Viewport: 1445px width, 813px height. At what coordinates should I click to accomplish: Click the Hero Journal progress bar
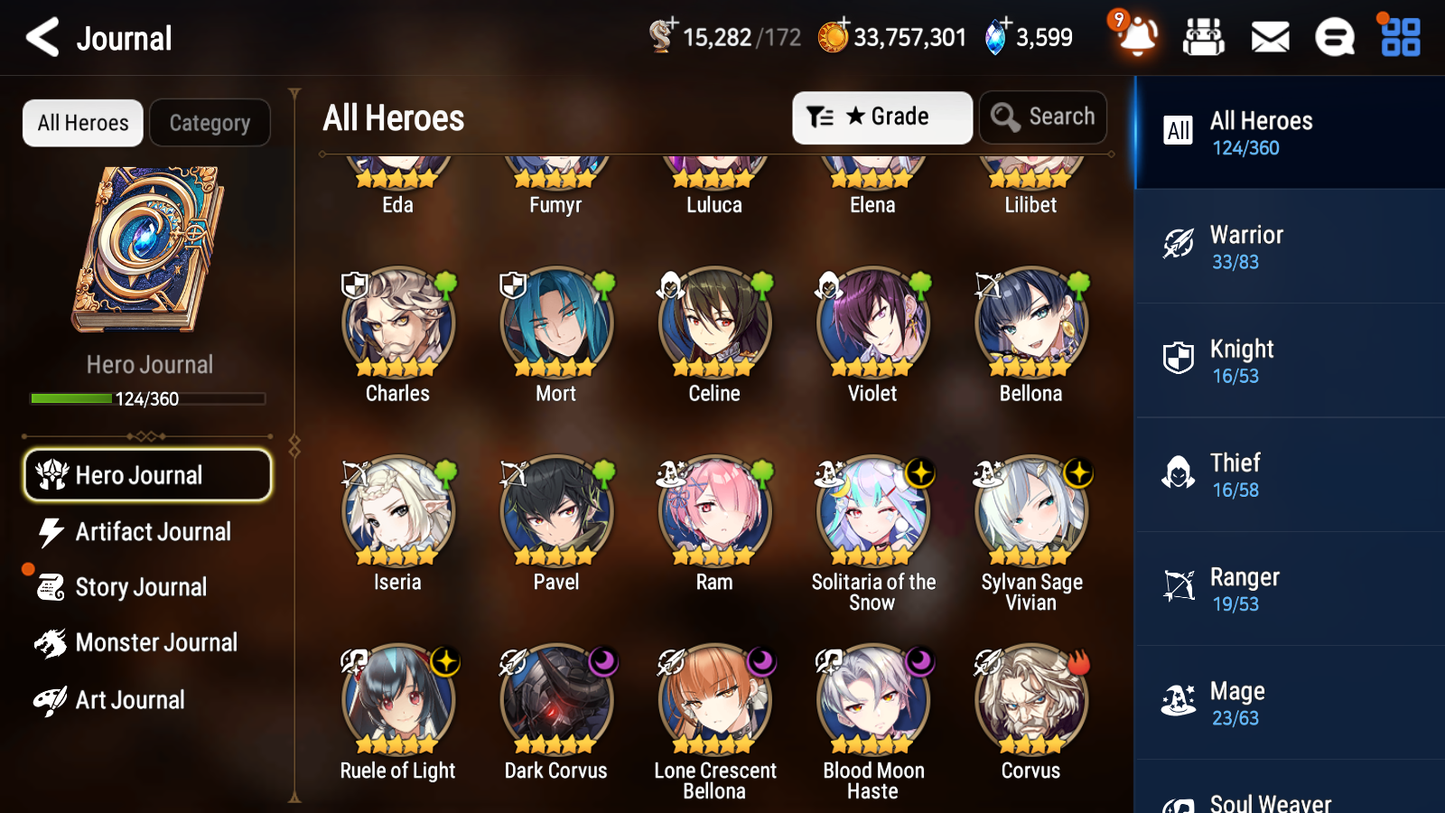(149, 398)
